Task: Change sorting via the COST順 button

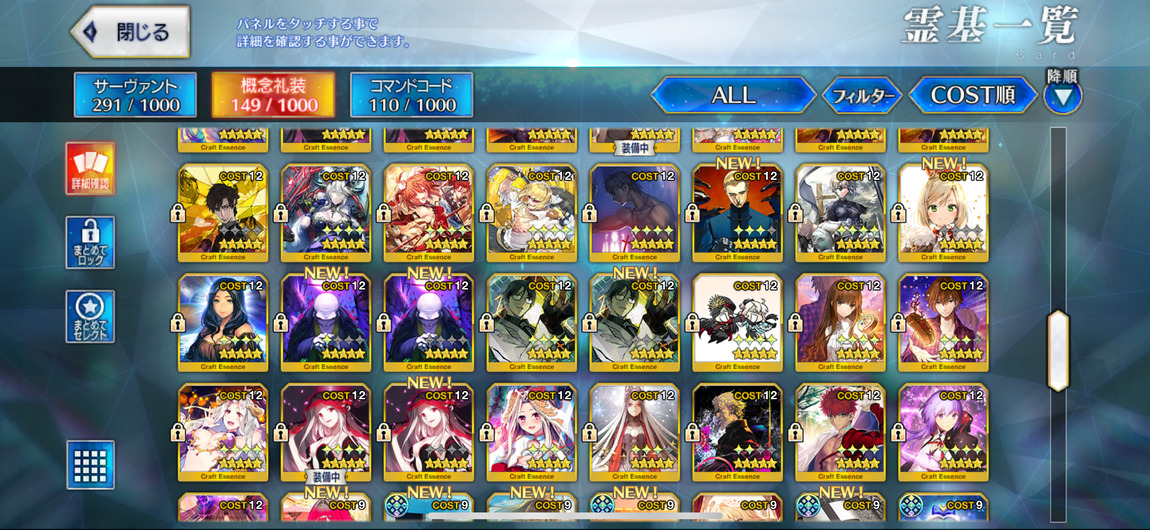Action: (x=972, y=96)
